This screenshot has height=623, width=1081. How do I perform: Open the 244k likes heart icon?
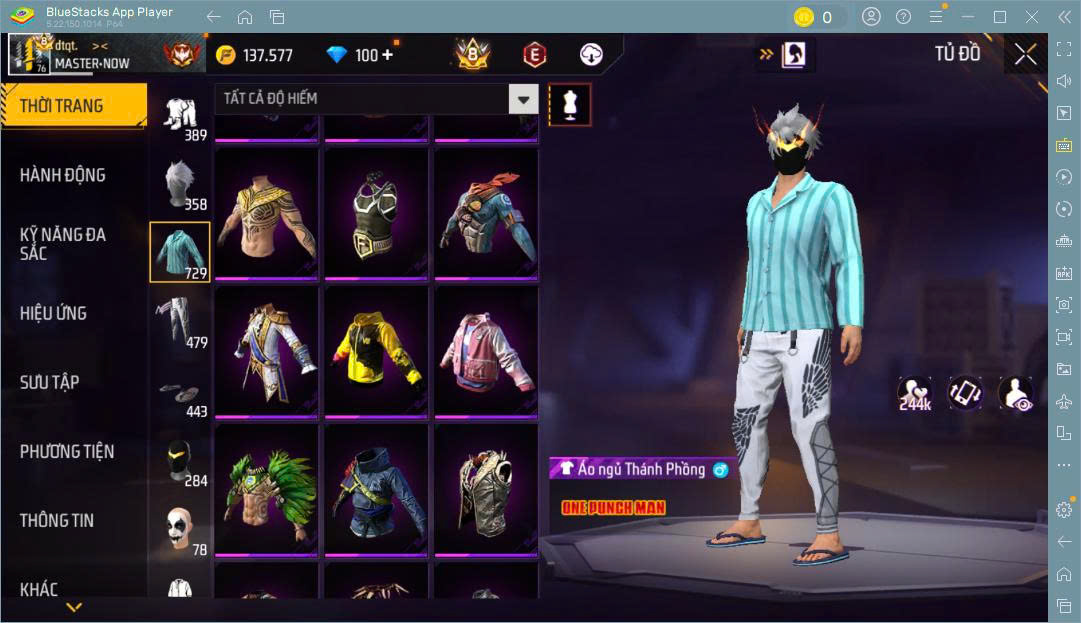[x=914, y=394]
